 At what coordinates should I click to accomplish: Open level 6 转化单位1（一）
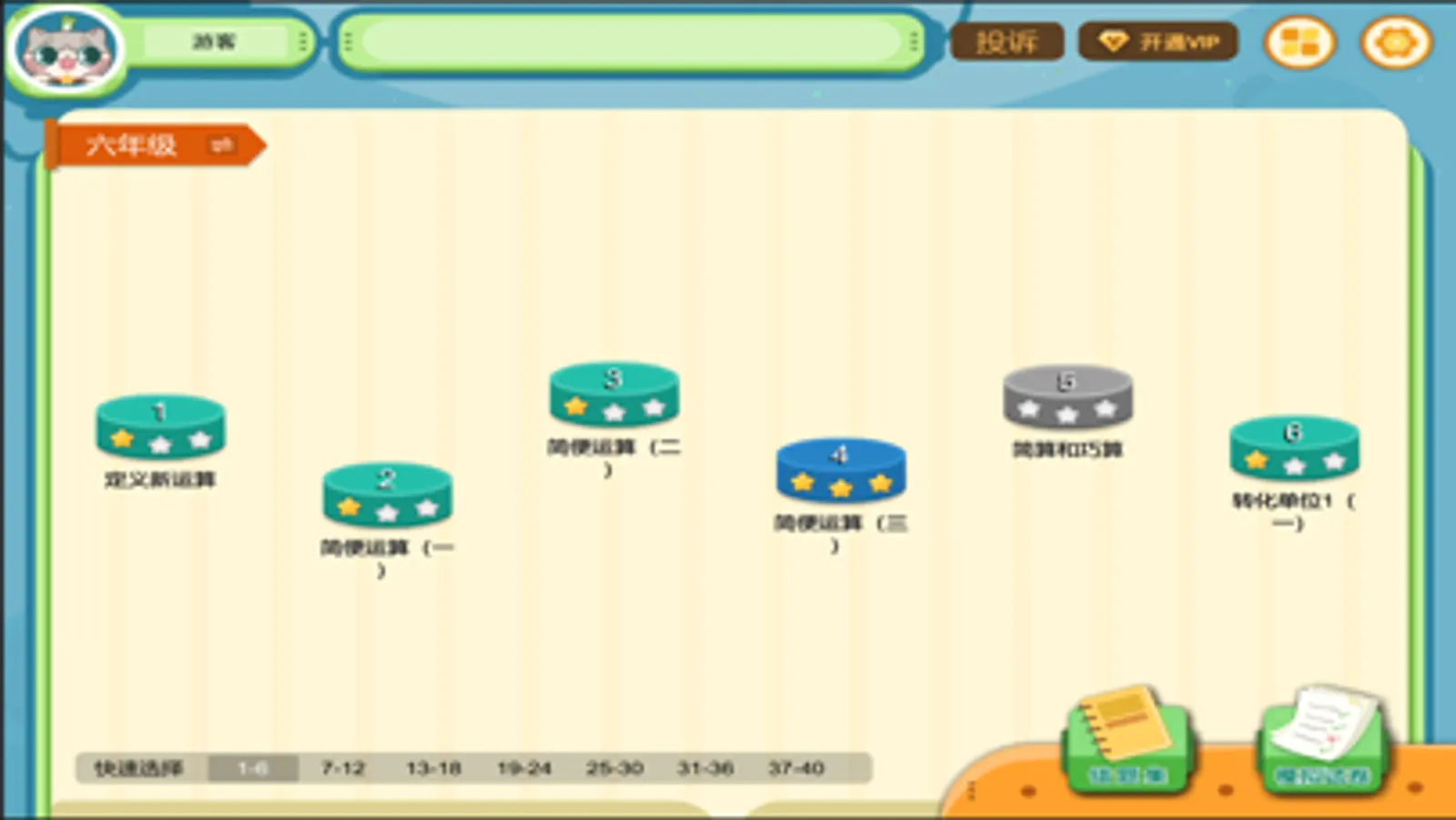pos(1293,448)
